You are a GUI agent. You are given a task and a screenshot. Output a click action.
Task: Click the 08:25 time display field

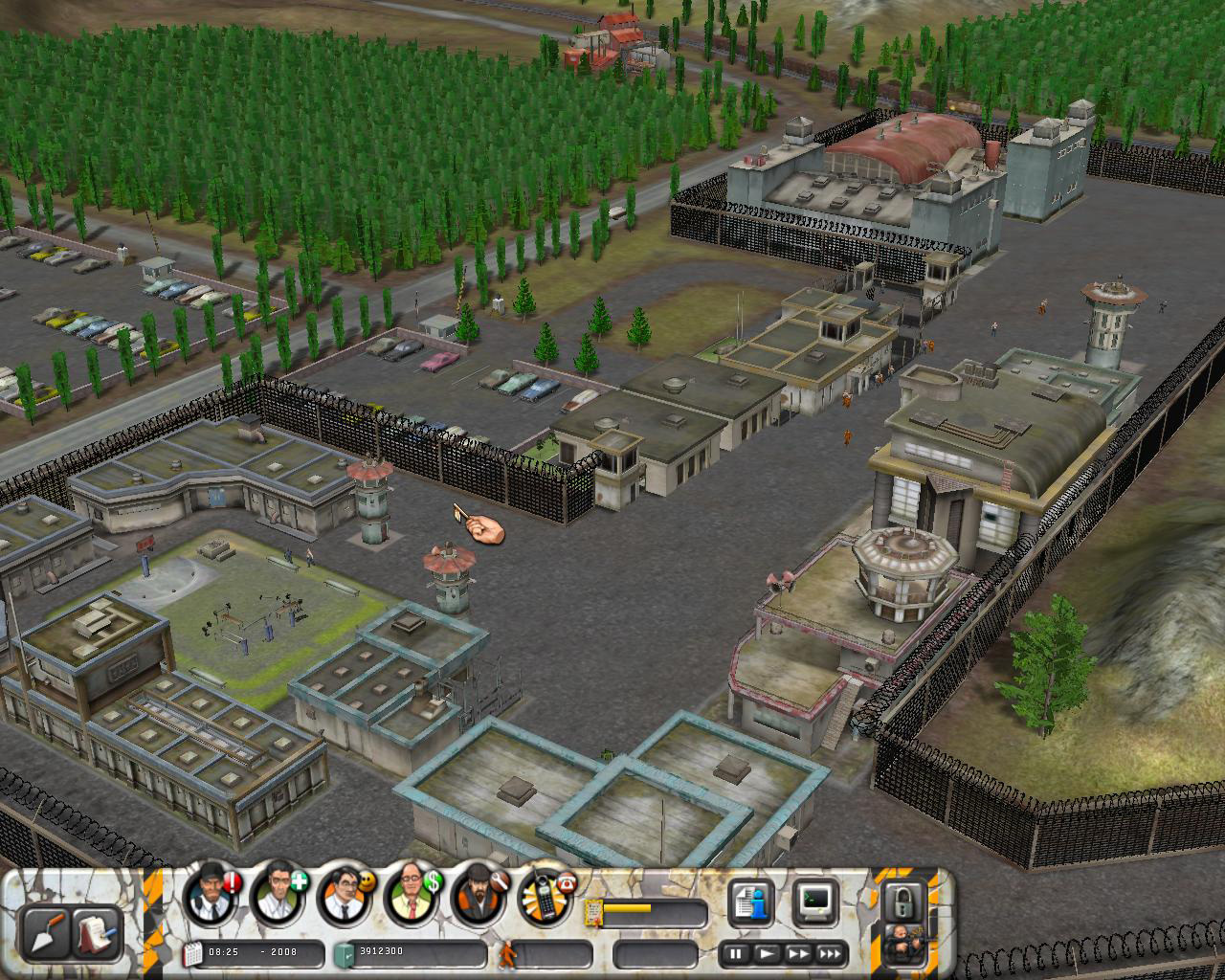pos(230,952)
